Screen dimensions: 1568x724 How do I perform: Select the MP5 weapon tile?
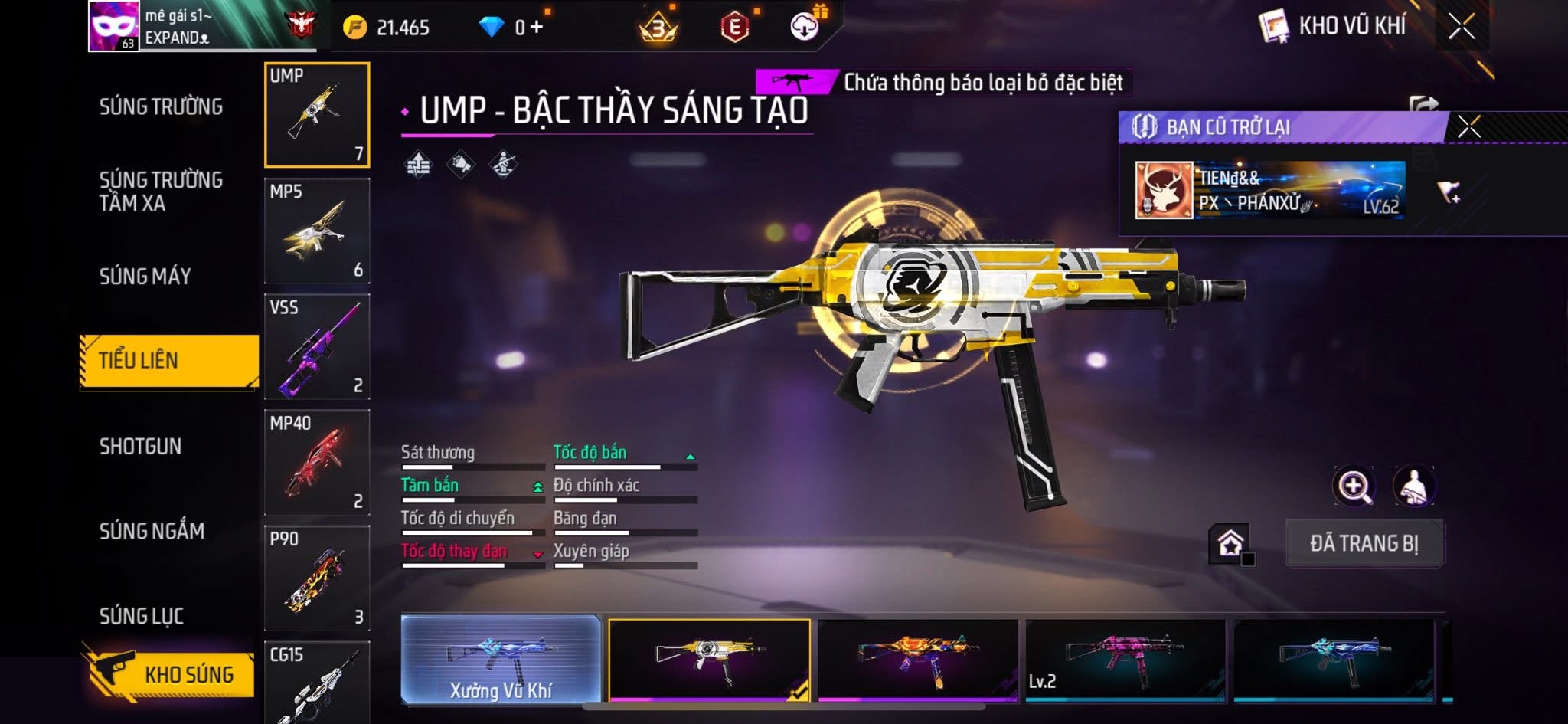317,231
